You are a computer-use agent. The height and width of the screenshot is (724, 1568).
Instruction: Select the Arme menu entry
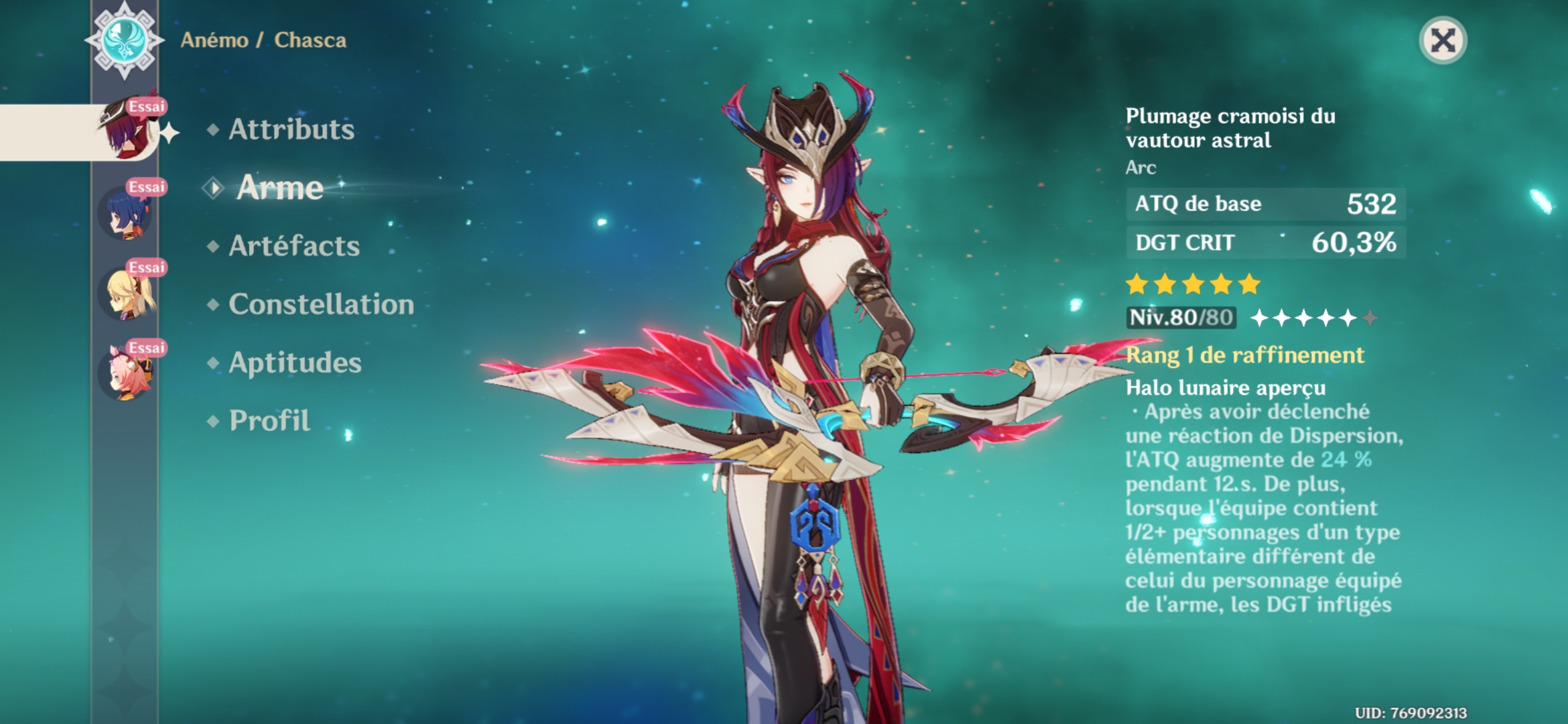tap(280, 188)
